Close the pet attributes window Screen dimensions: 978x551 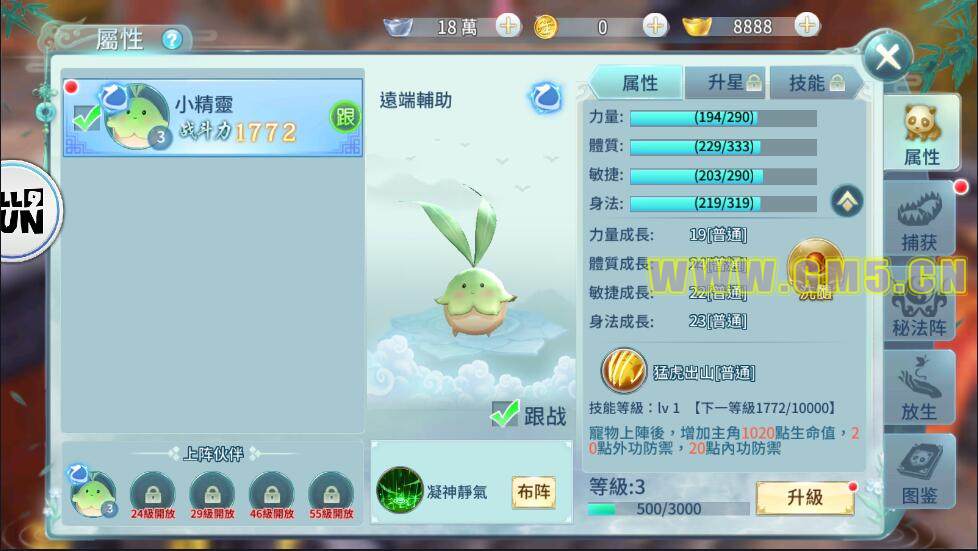886,57
